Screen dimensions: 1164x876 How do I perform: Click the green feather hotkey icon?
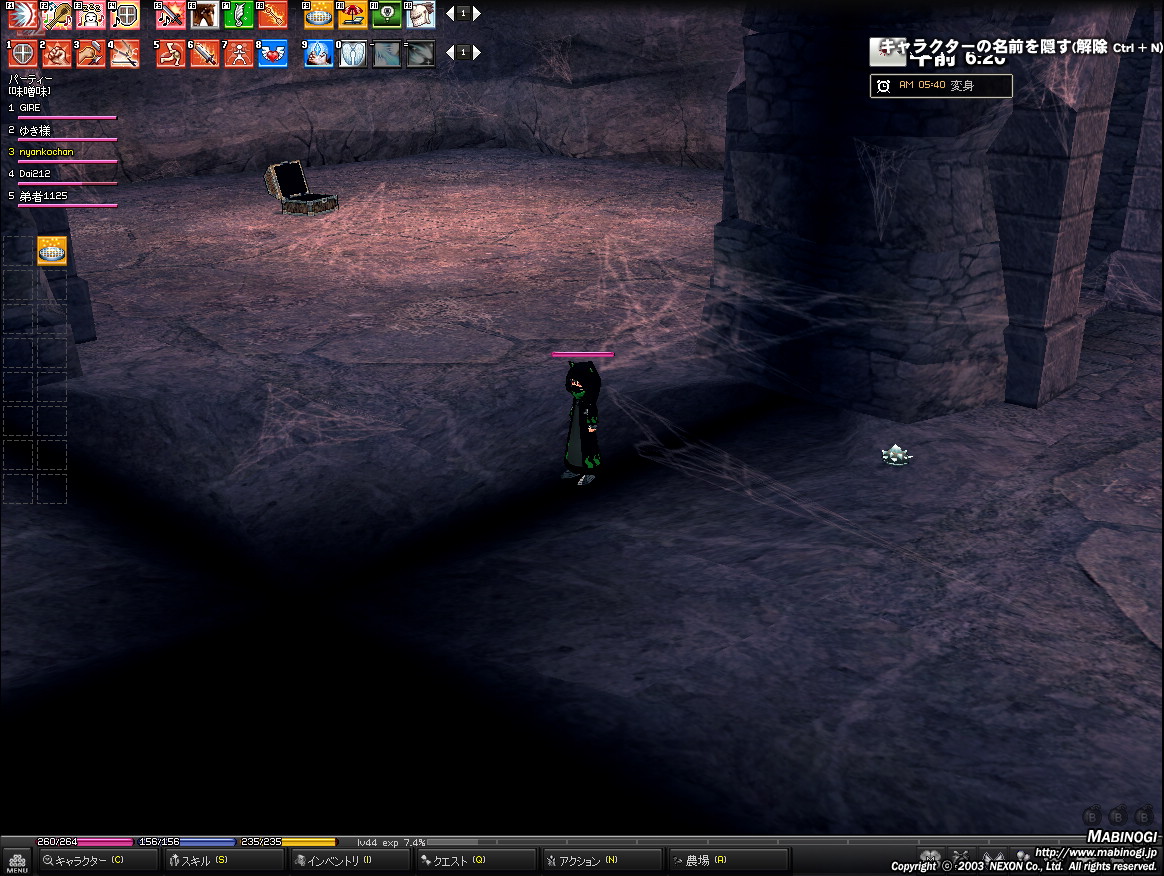(x=238, y=15)
